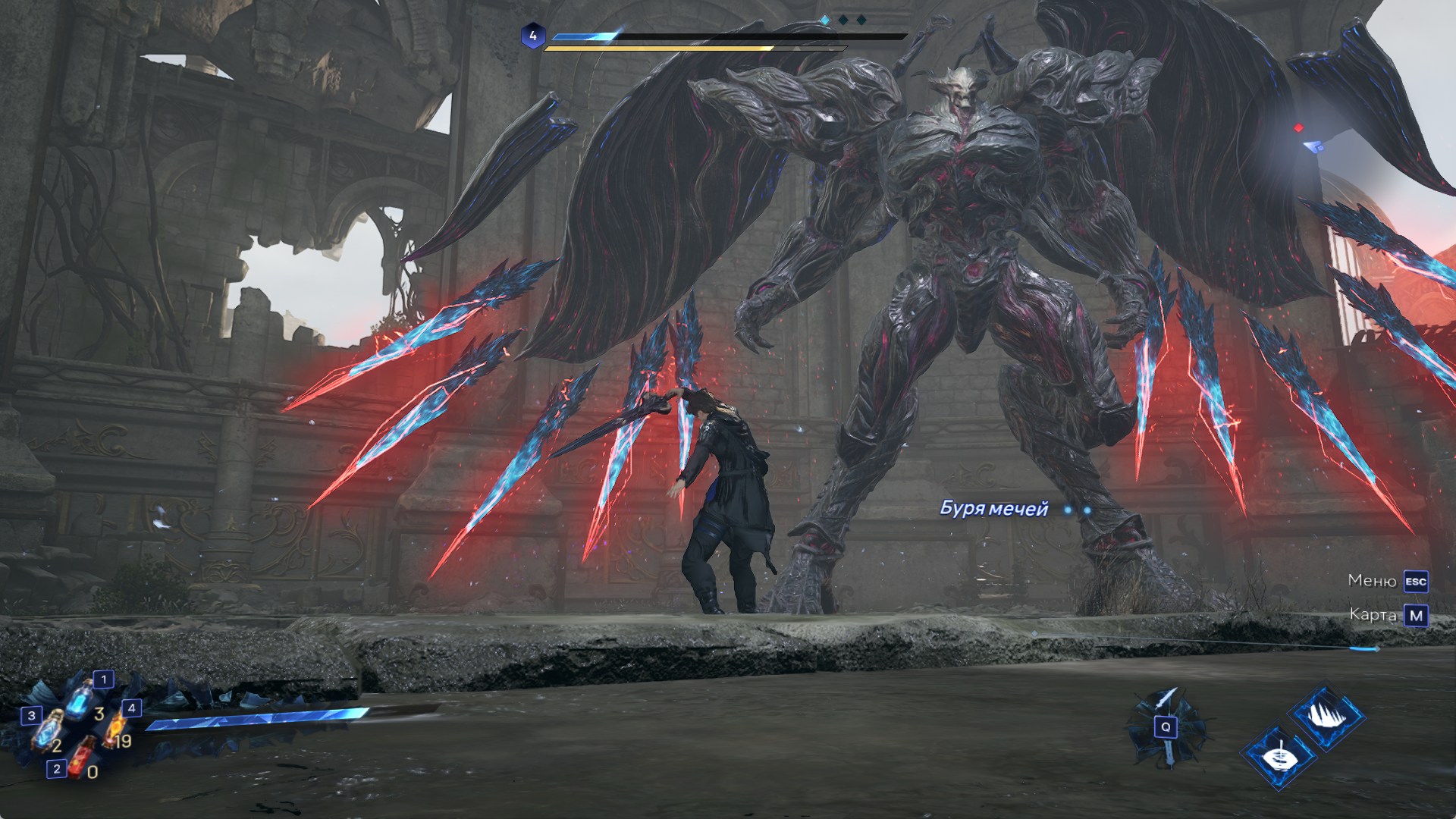Open the Меню label
This screenshot has width=1456, height=819.
pos(1372,581)
